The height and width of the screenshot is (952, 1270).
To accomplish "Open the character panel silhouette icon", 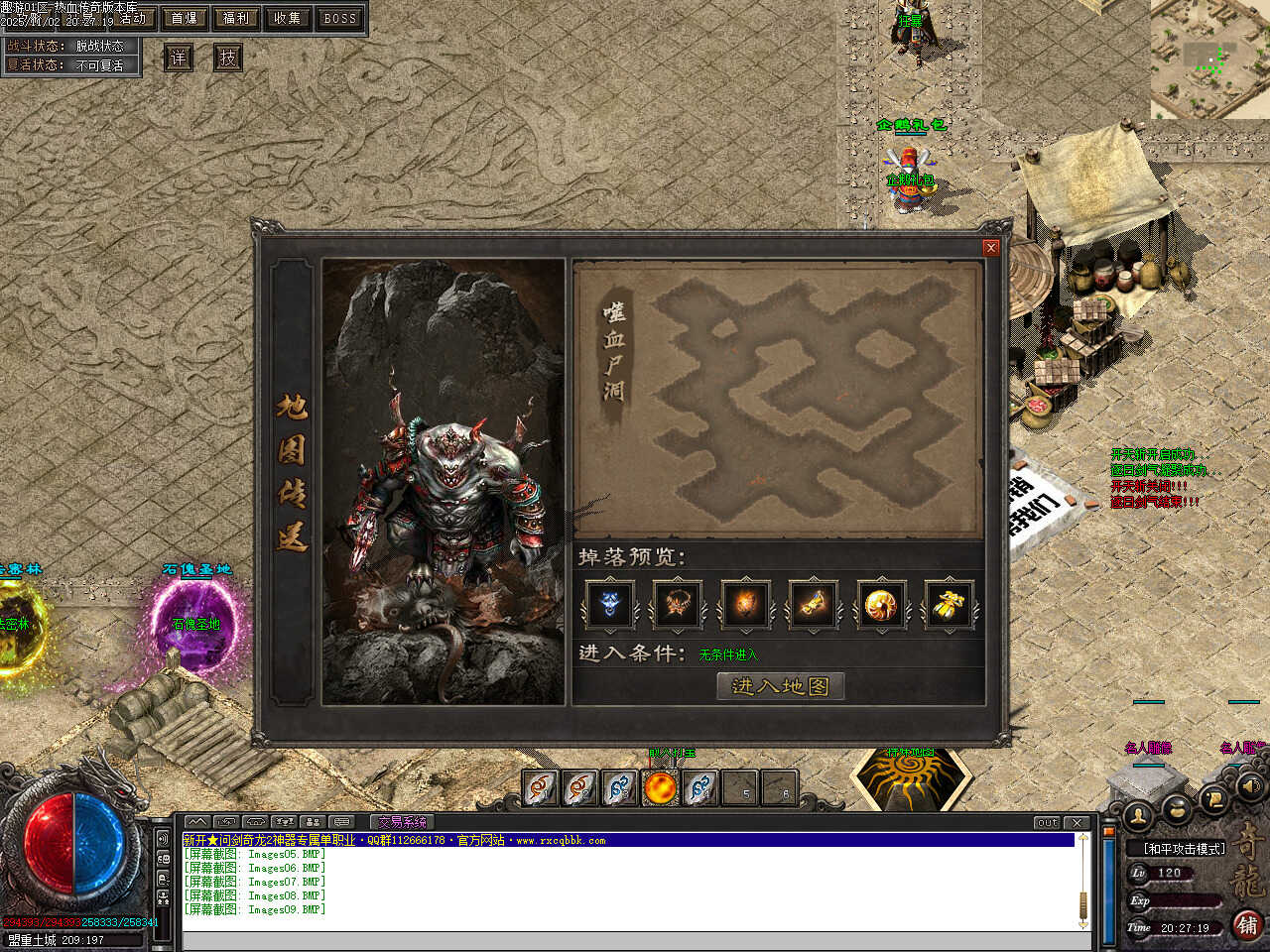I will pos(1138,815).
